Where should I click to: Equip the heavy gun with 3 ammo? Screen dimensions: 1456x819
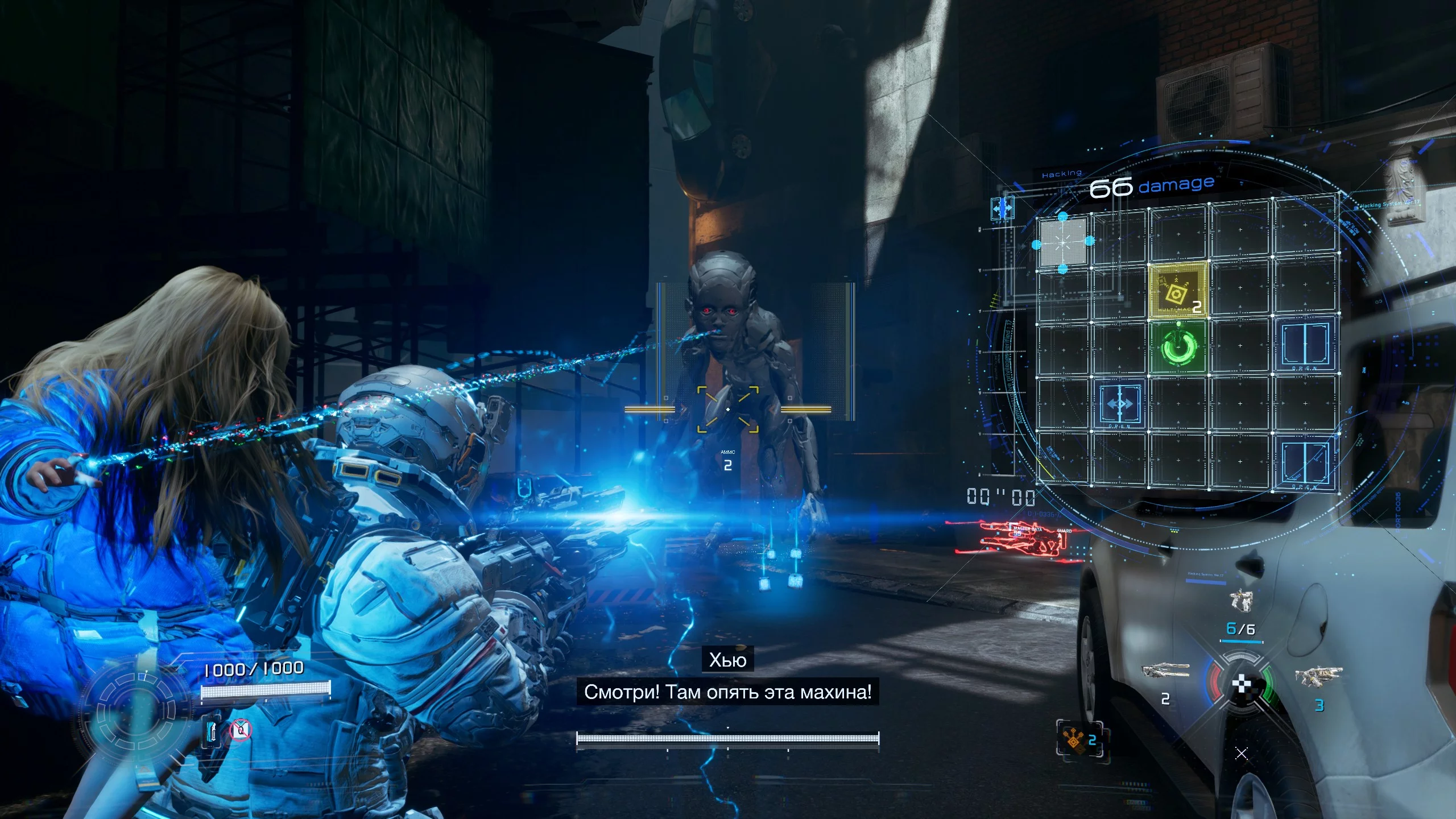(1318, 677)
